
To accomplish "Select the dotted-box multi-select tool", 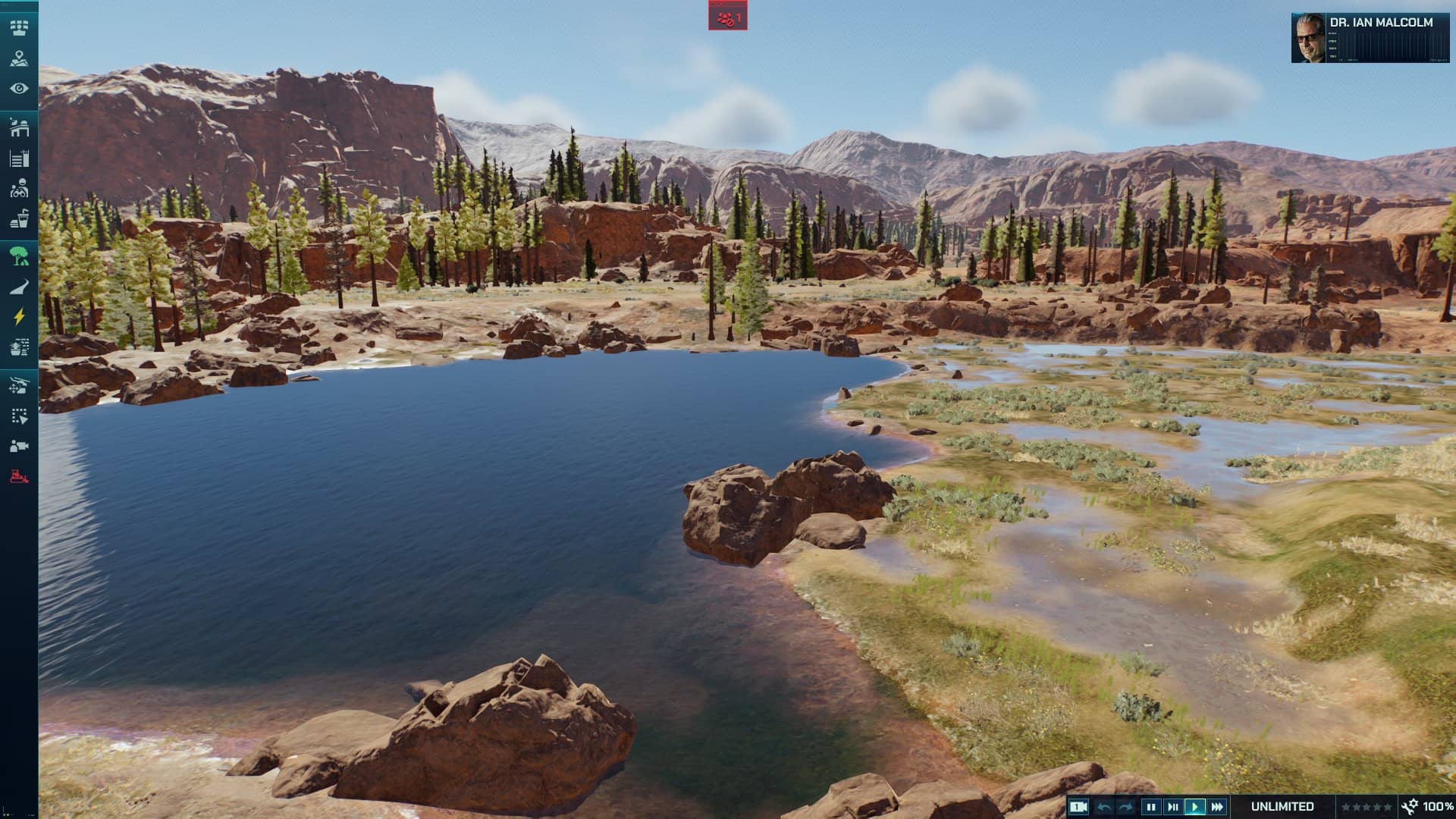I will (19, 416).
